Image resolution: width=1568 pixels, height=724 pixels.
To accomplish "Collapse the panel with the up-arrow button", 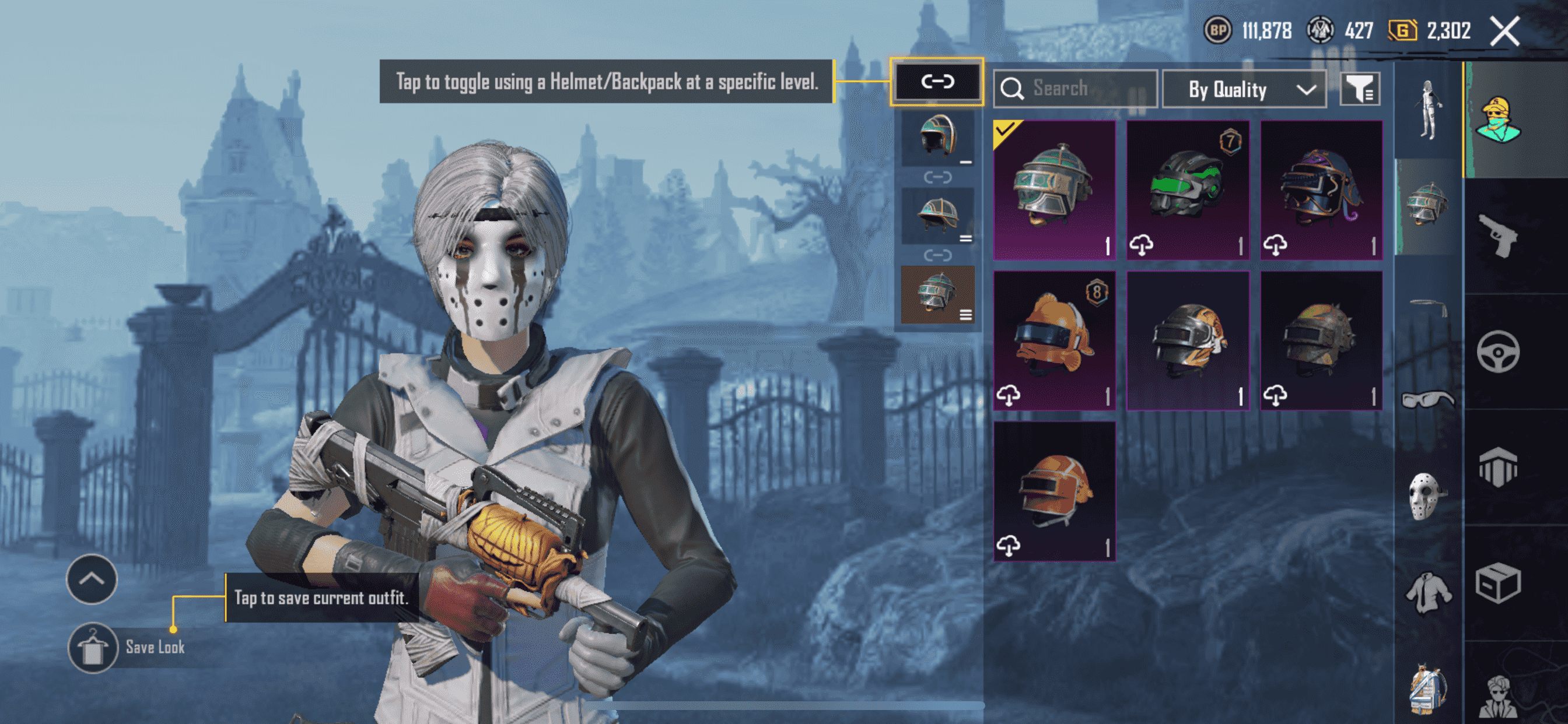I will pos(92,579).
